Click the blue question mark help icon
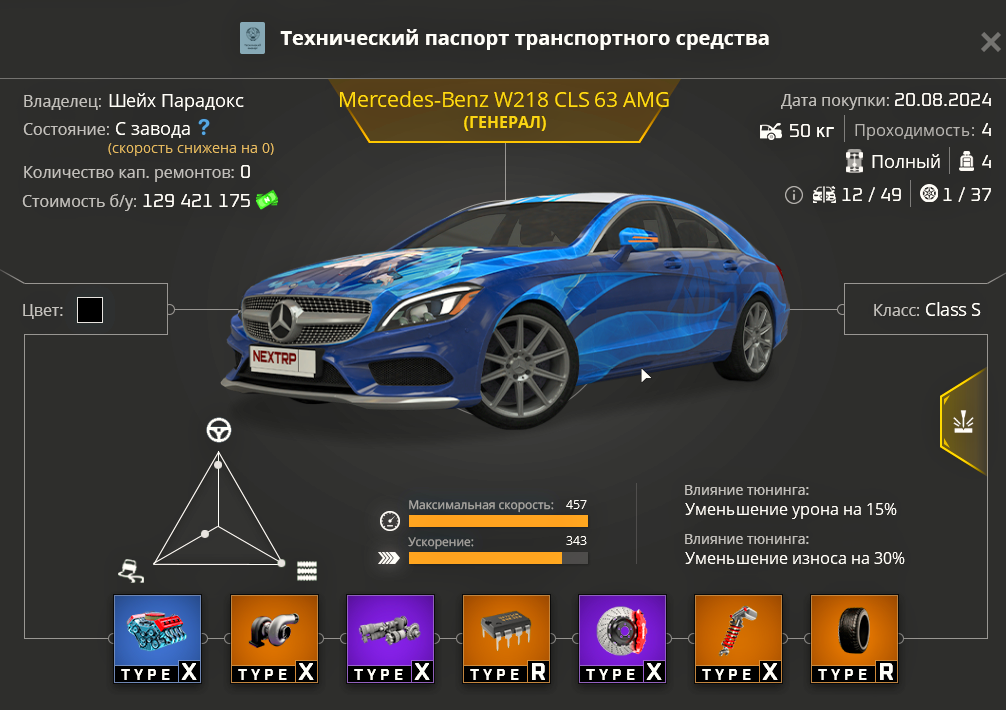This screenshot has width=1006, height=710. pyautogui.click(x=204, y=128)
